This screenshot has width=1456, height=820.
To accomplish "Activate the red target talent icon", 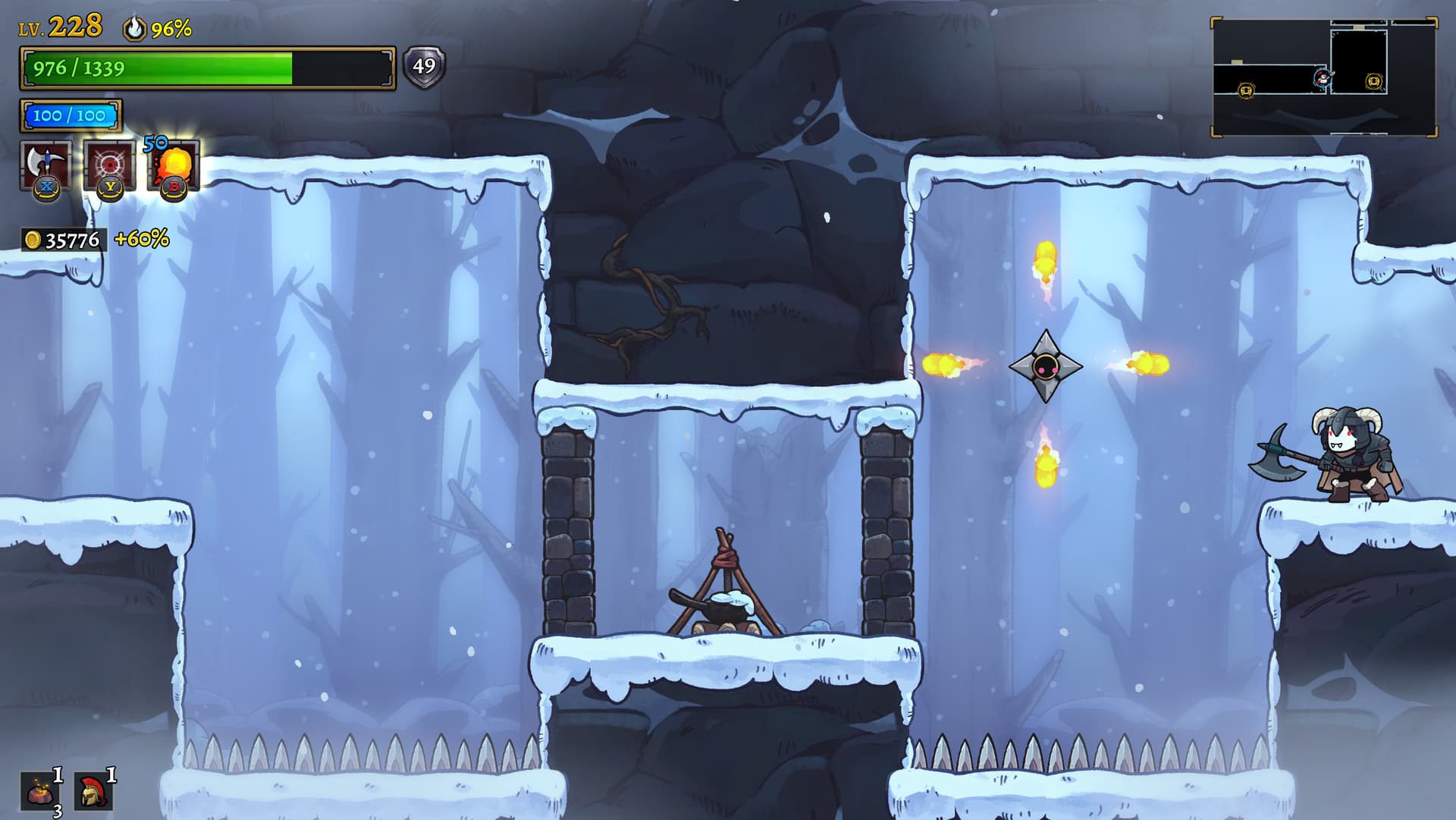I will point(110,166).
